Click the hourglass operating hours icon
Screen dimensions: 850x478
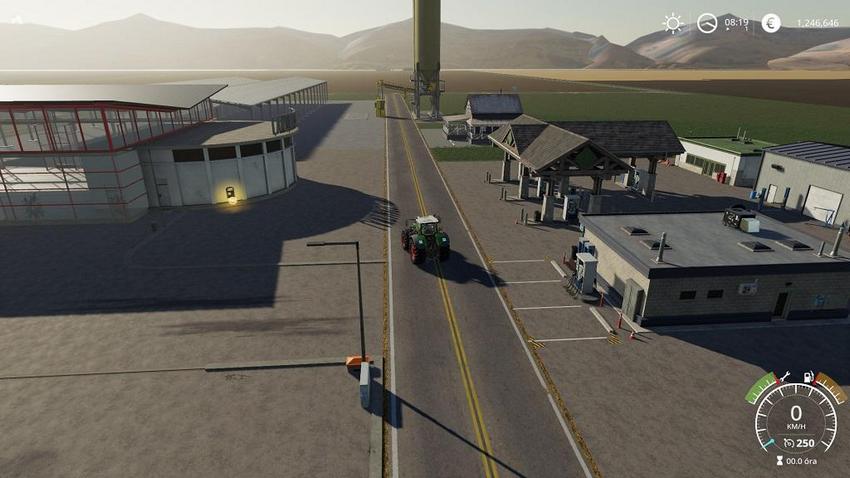coord(777,461)
